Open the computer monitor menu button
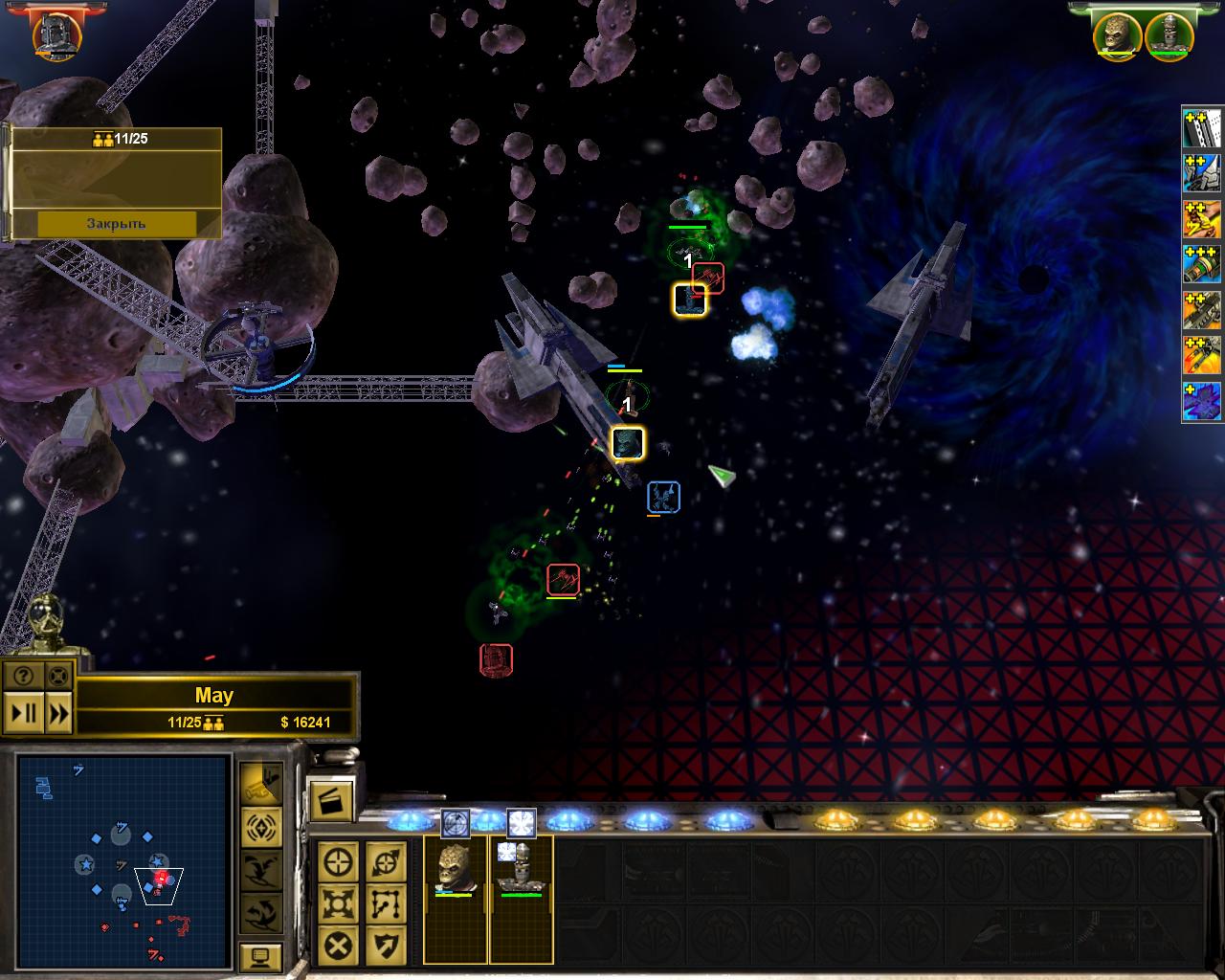 (x=260, y=957)
